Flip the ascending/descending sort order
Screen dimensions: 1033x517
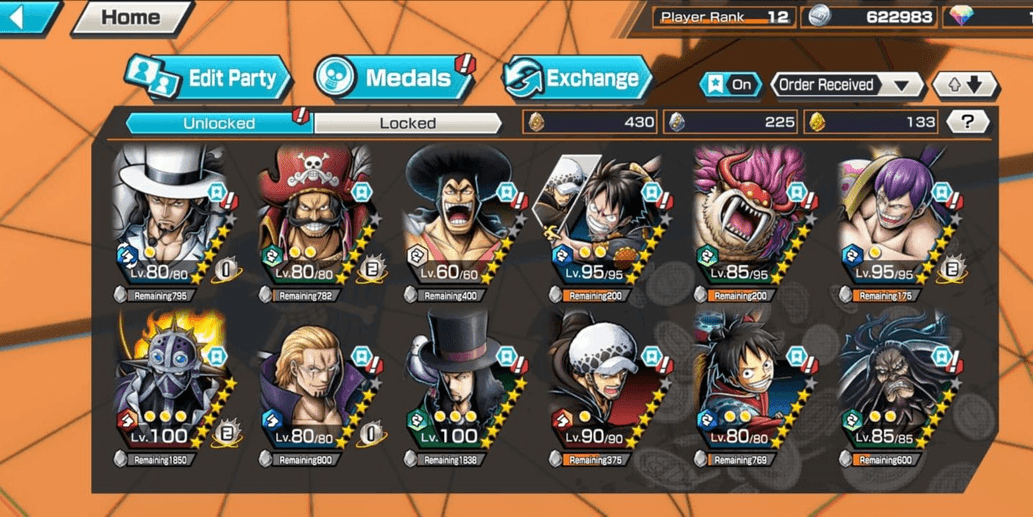(964, 85)
